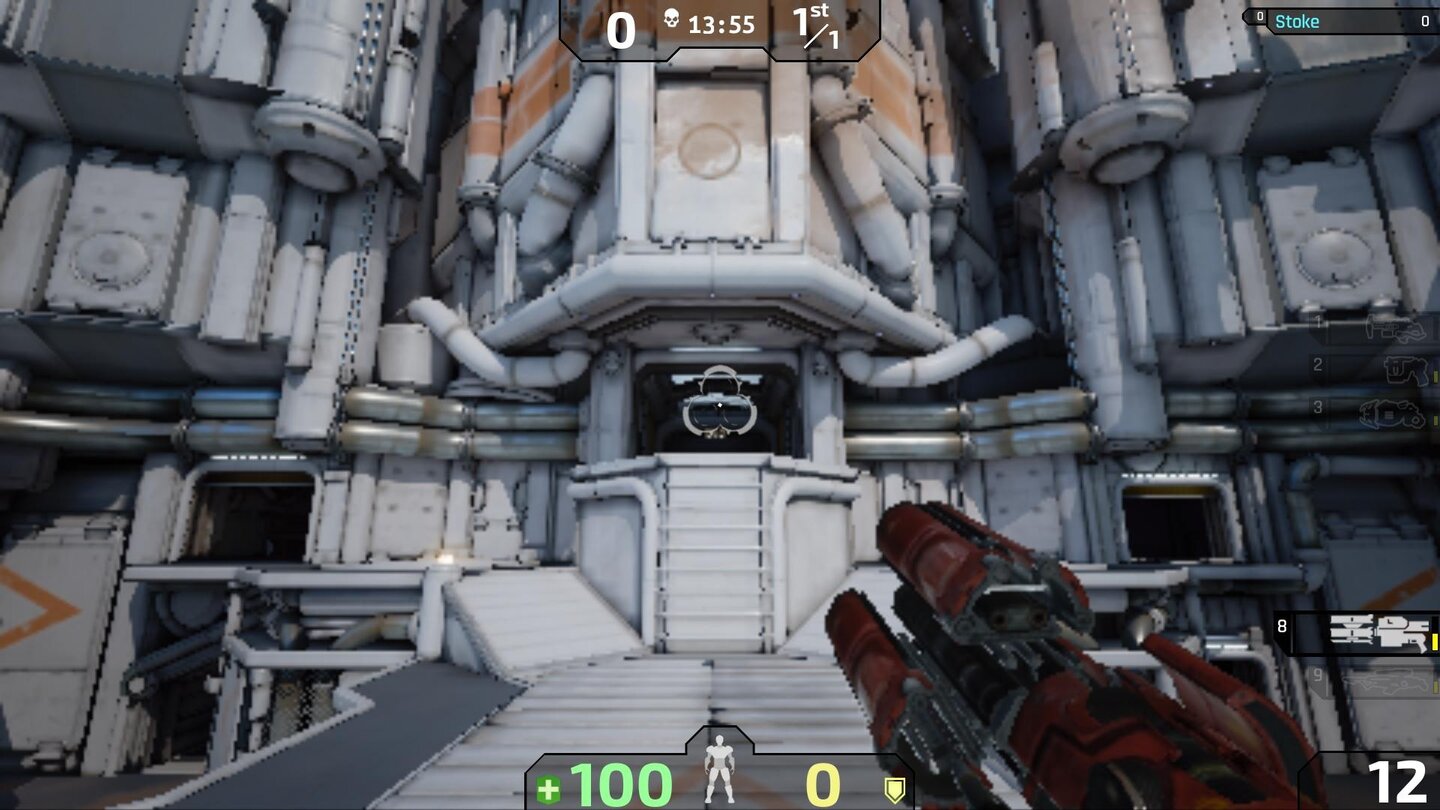
Task: Select the Rocket Launcher in weapon slot 8
Action: [x=1378, y=631]
